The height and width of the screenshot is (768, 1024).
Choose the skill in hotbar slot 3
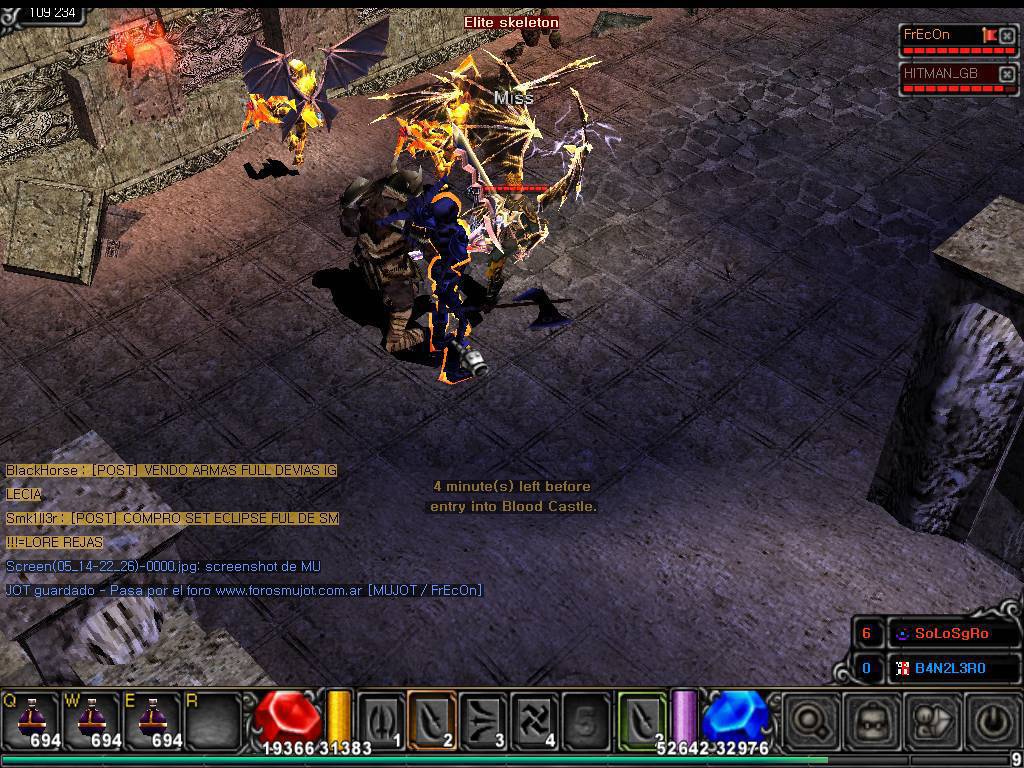484,719
